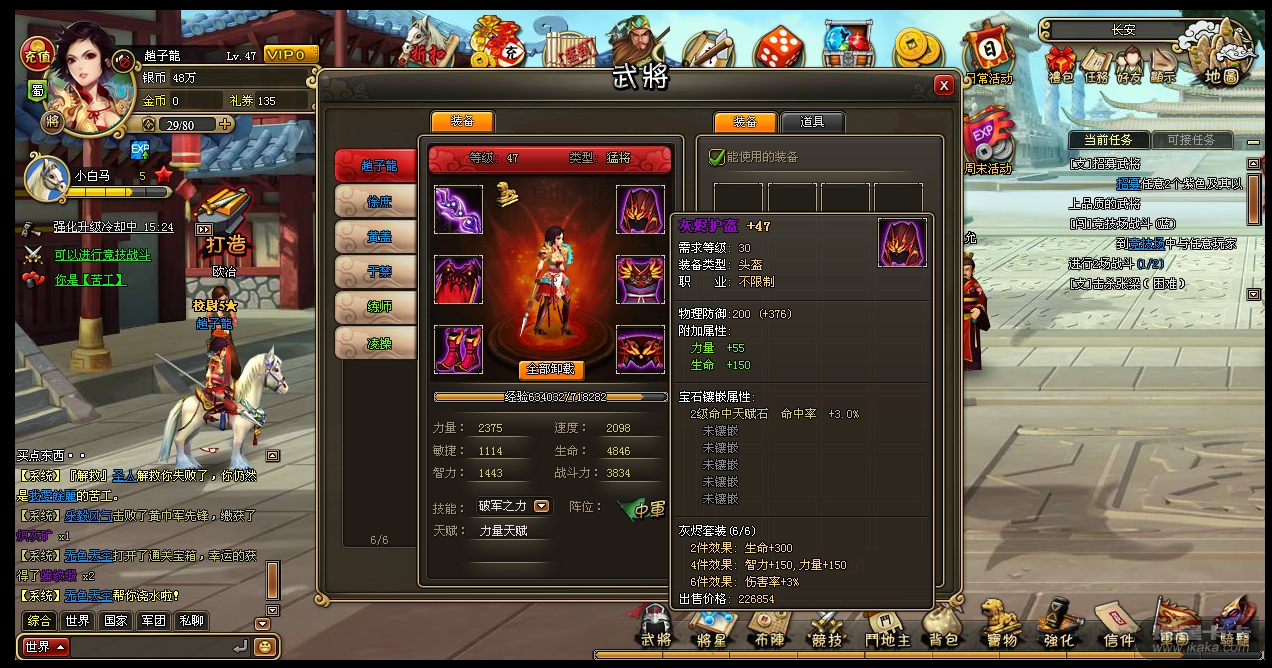Screen dimensions: 1272x668
Task: Select the 世界 chat channel tab
Action: (x=77, y=621)
